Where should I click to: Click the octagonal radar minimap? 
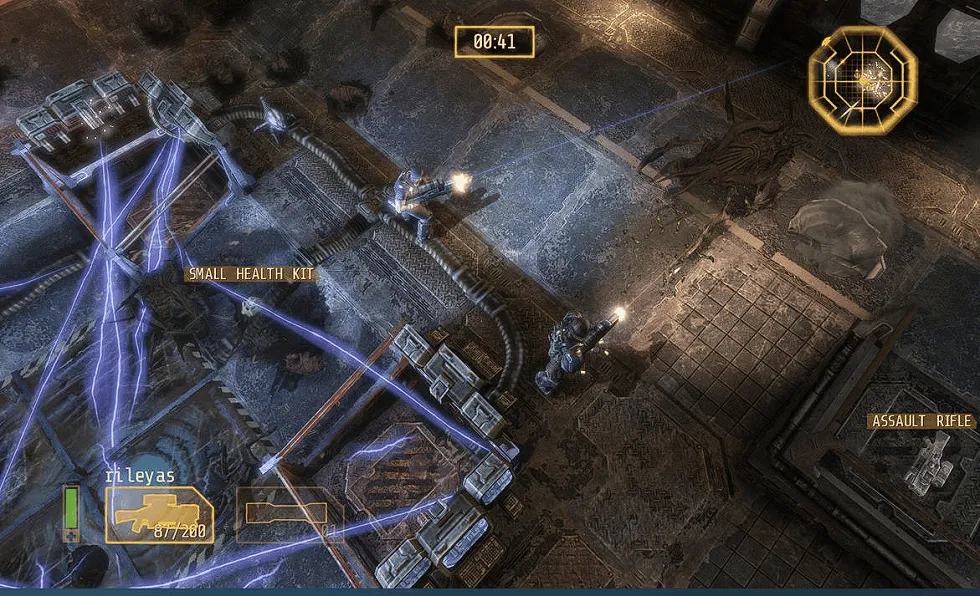[x=862, y=76]
